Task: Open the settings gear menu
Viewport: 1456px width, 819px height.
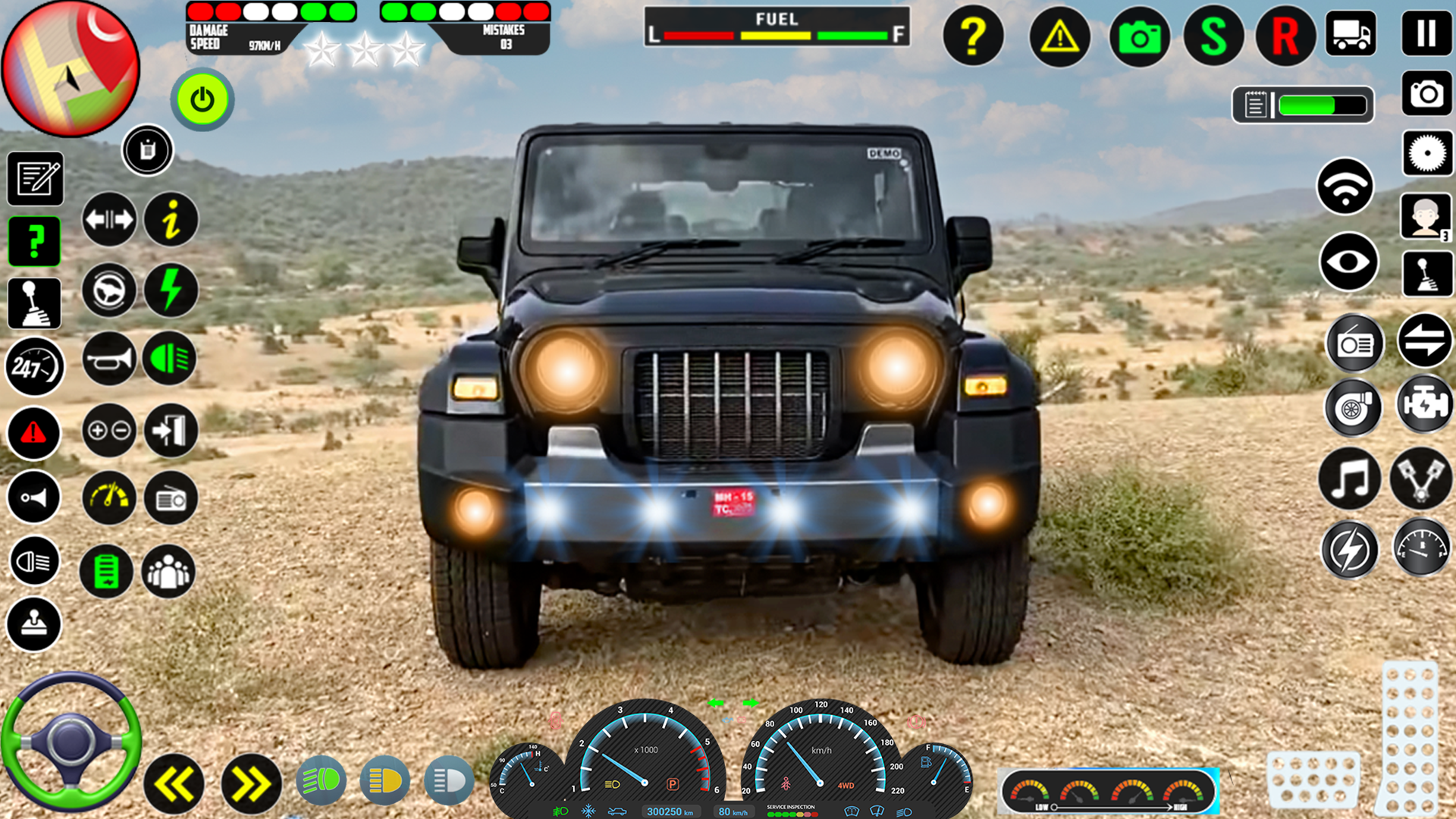Action: 1426,152
